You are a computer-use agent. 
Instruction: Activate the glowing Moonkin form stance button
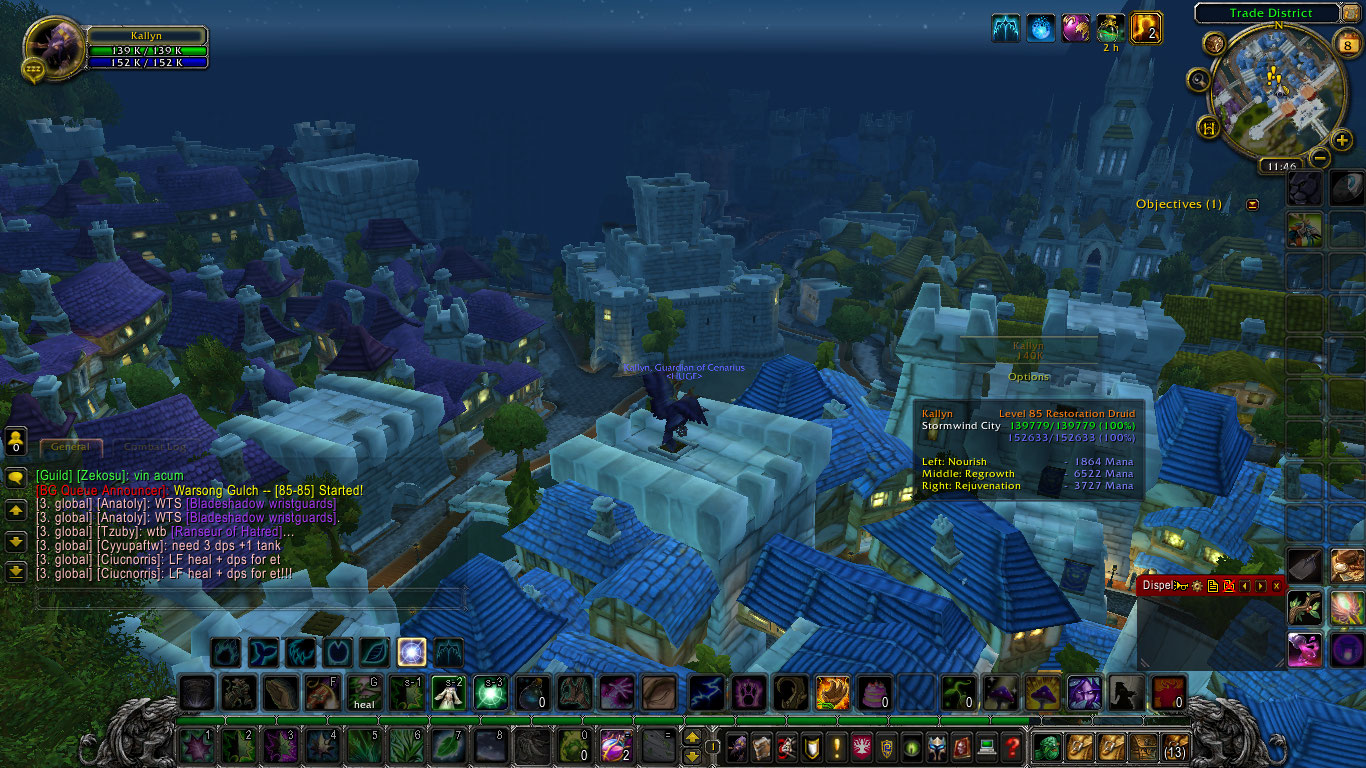coord(411,653)
